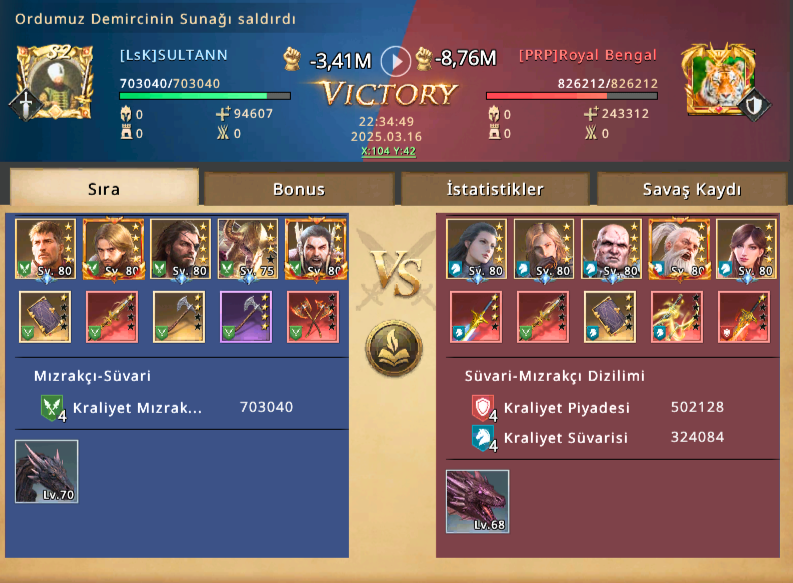
Task: Switch to the Sıra tab
Action: [x=104, y=189]
